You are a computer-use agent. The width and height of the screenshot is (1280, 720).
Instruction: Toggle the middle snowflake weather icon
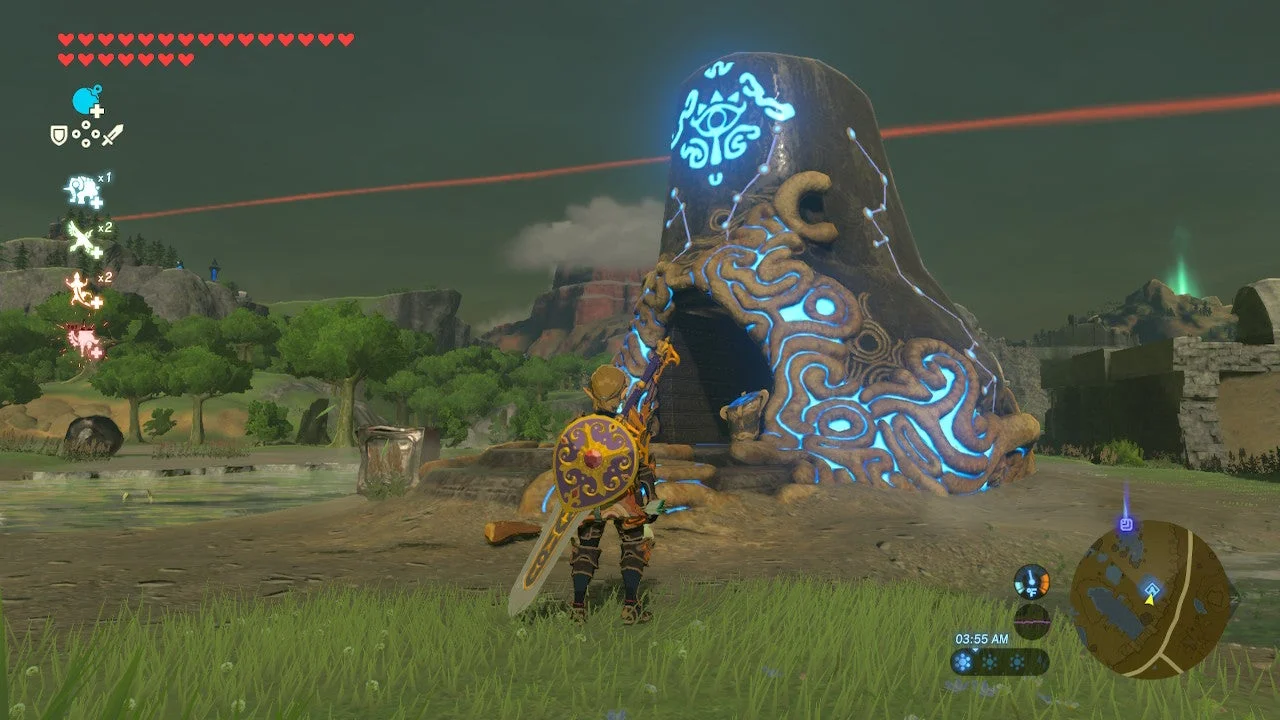(x=989, y=661)
